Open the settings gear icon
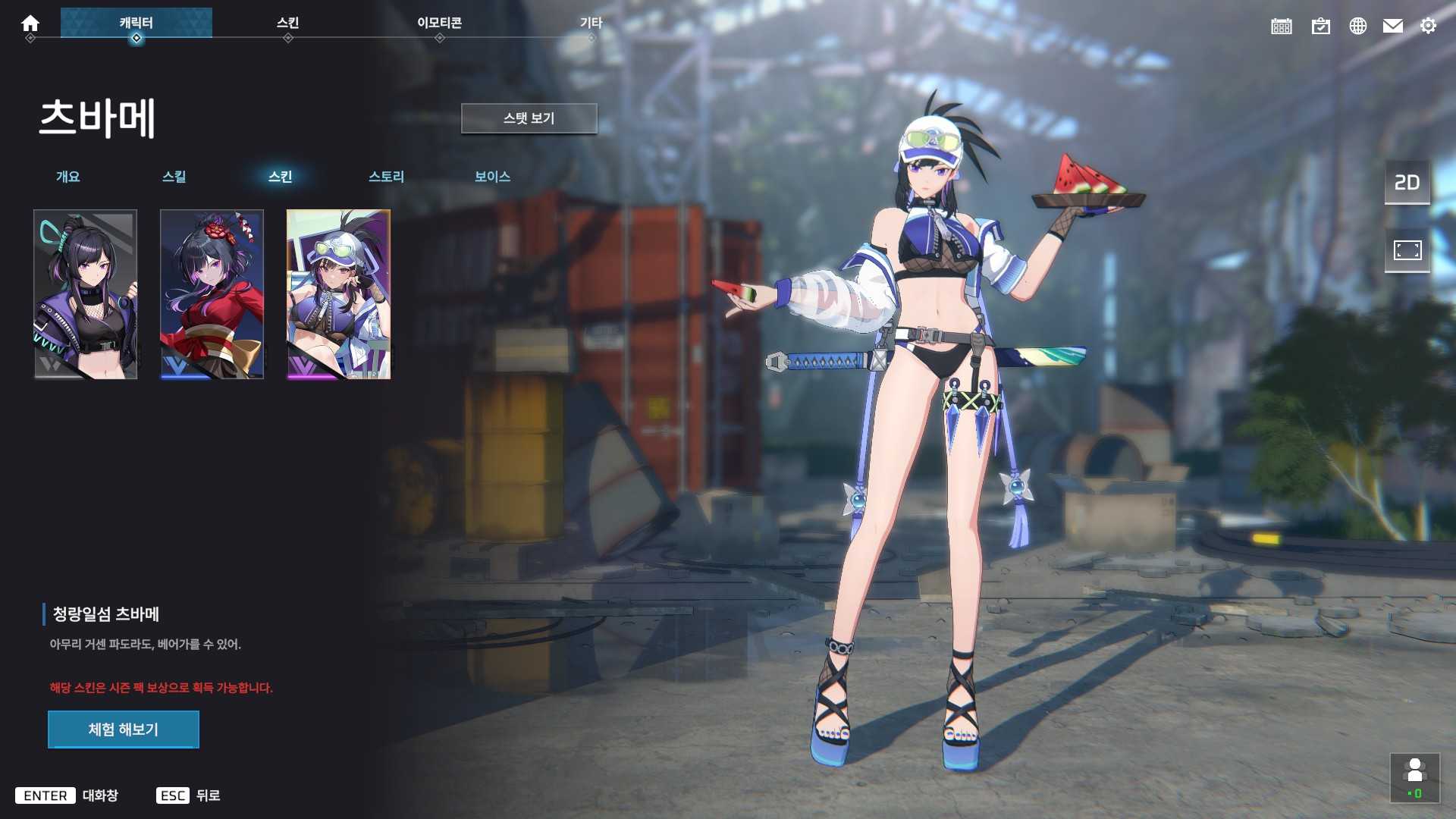The height and width of the screenshot is (819, 1456). coord(1429,26)
